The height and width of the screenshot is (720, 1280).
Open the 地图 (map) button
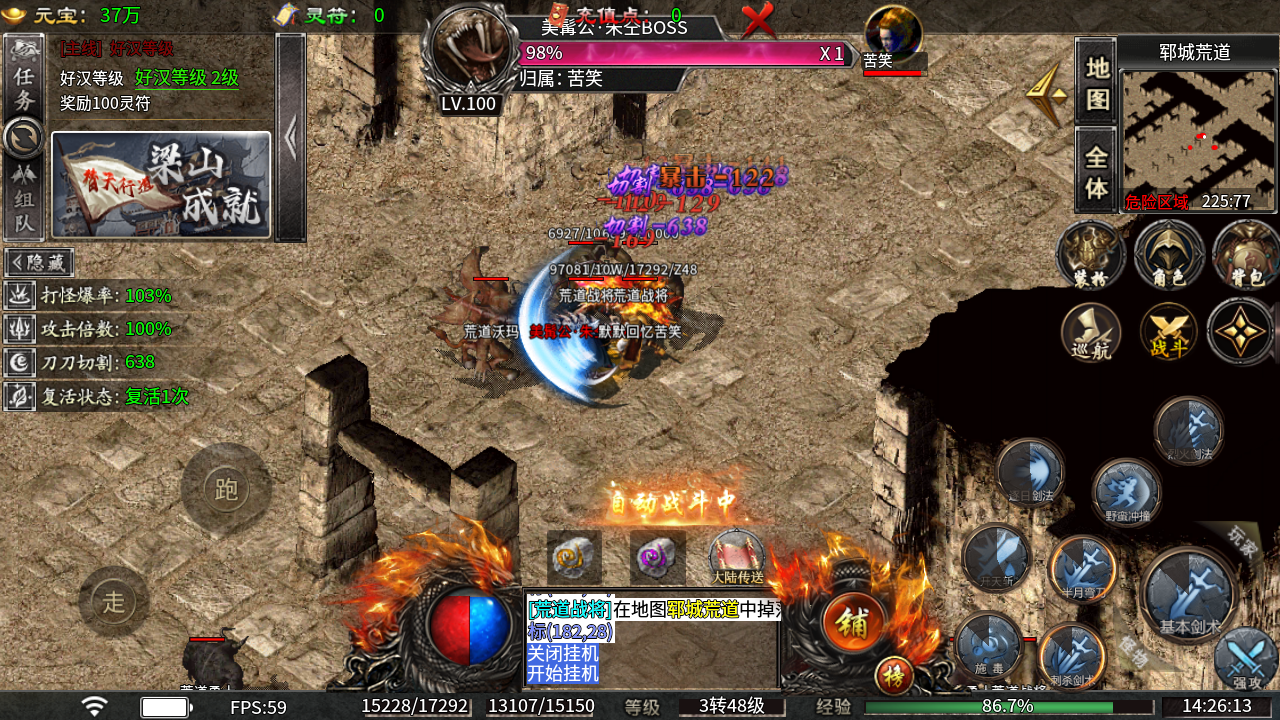click(x=1097, y=82)
